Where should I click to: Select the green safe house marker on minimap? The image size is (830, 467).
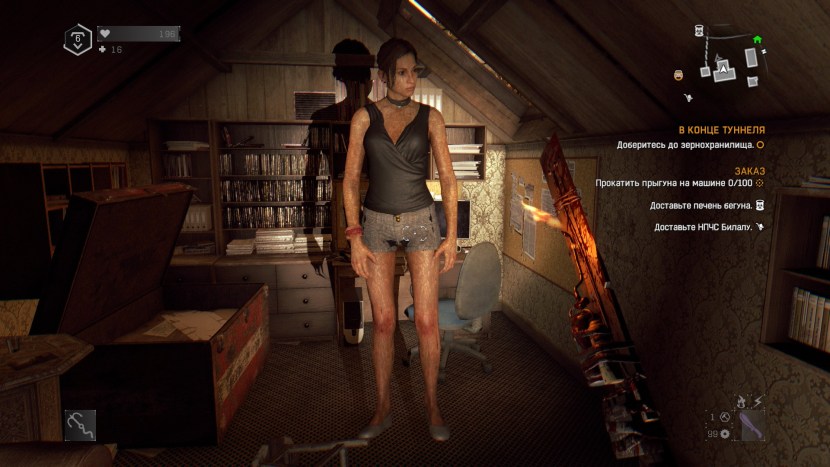coord(757,40)
